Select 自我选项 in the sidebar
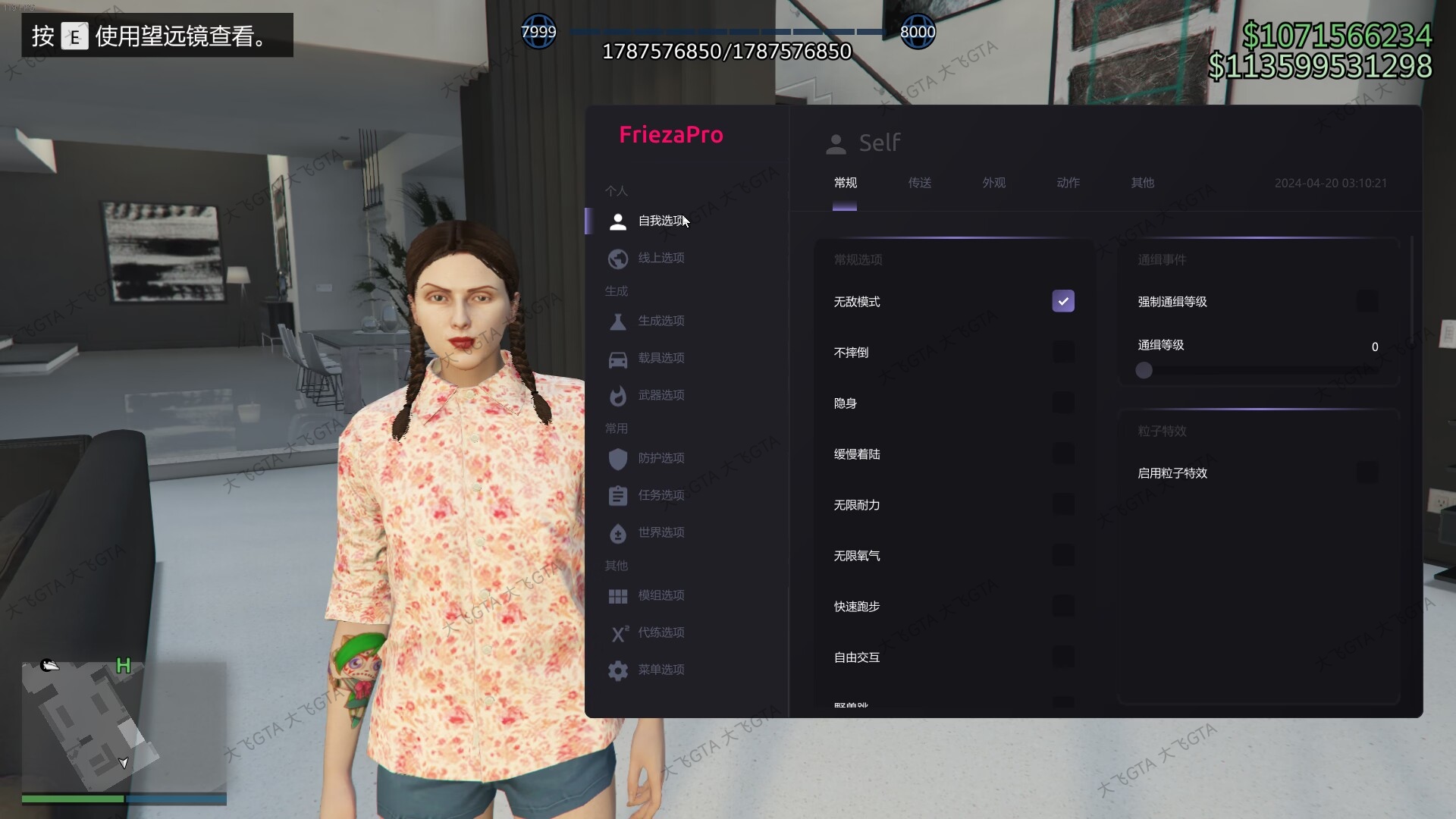 pos(661,221)
